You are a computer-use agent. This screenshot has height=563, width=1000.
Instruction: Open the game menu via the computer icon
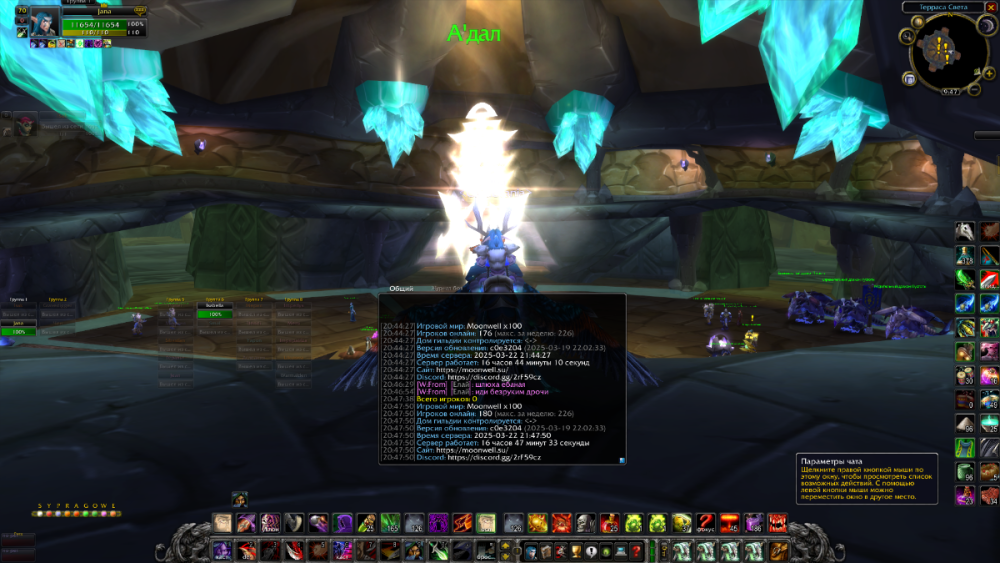pos(622,550)
